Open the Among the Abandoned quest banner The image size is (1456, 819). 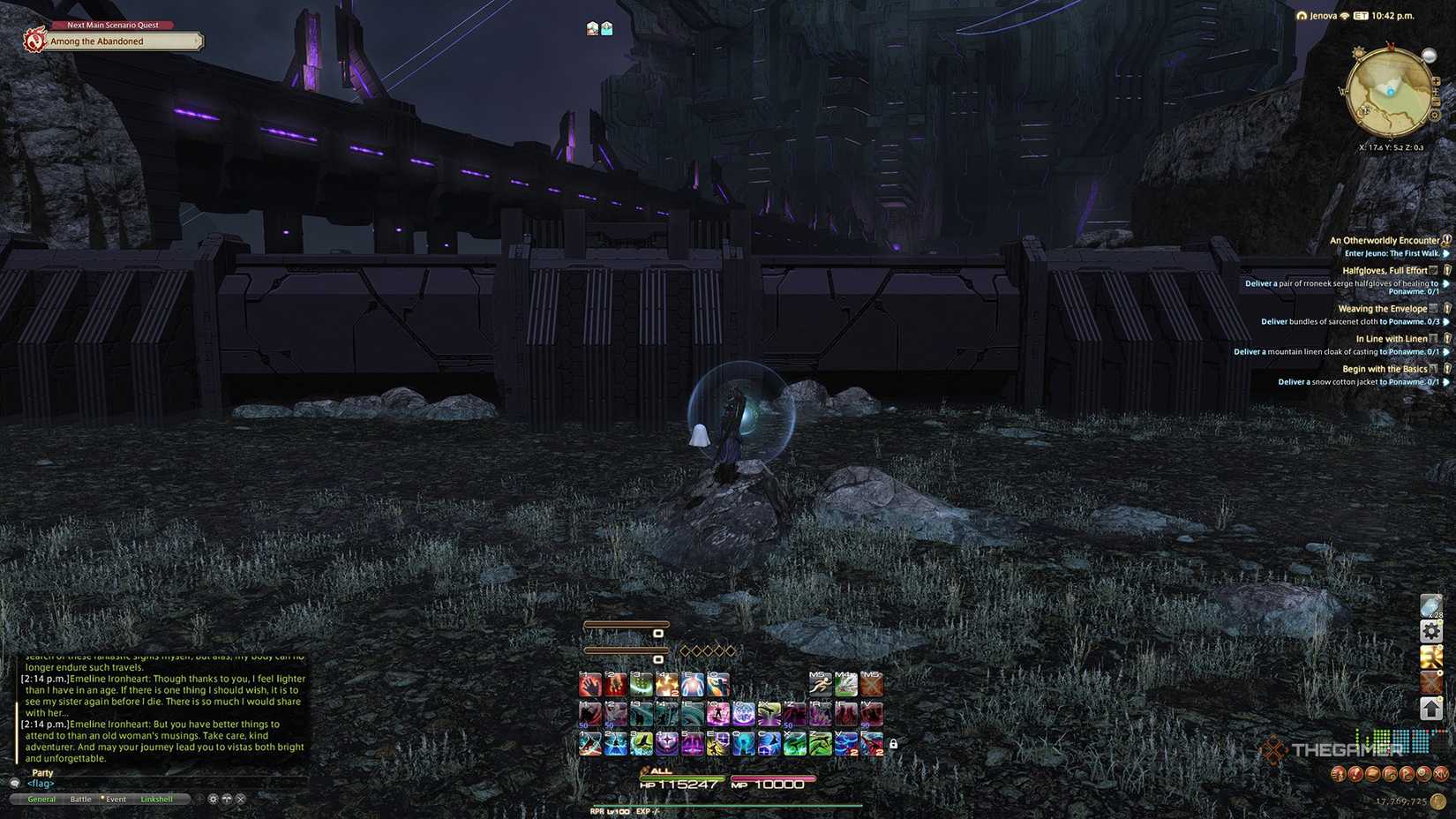[115, 41]
